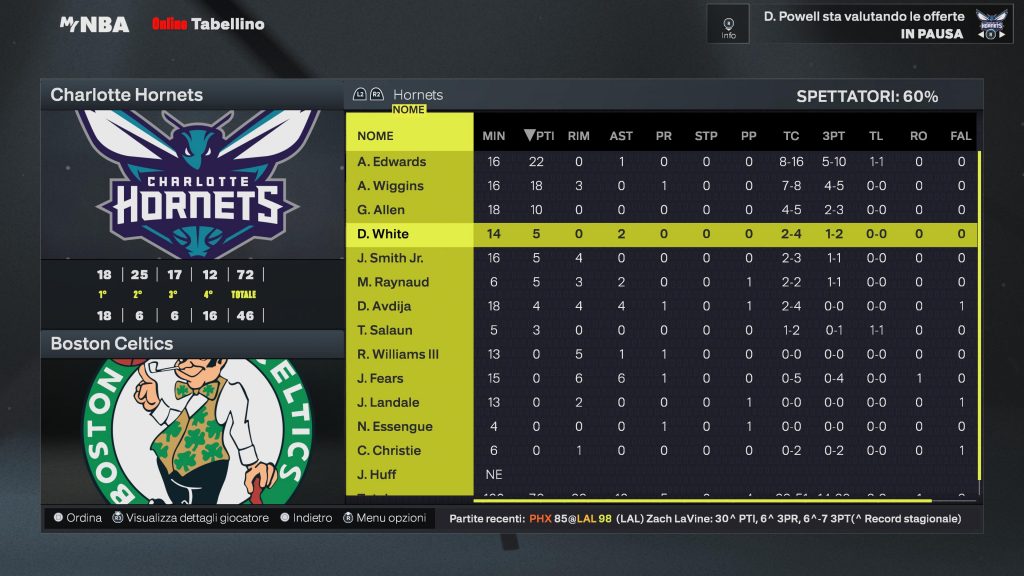Choose A. Wiggins in the box score
1024x576 pixels.
click(391, 186)
